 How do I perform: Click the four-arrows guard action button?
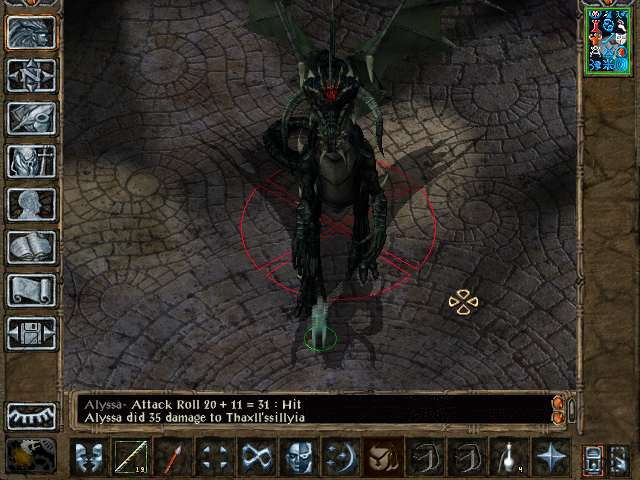214,458
